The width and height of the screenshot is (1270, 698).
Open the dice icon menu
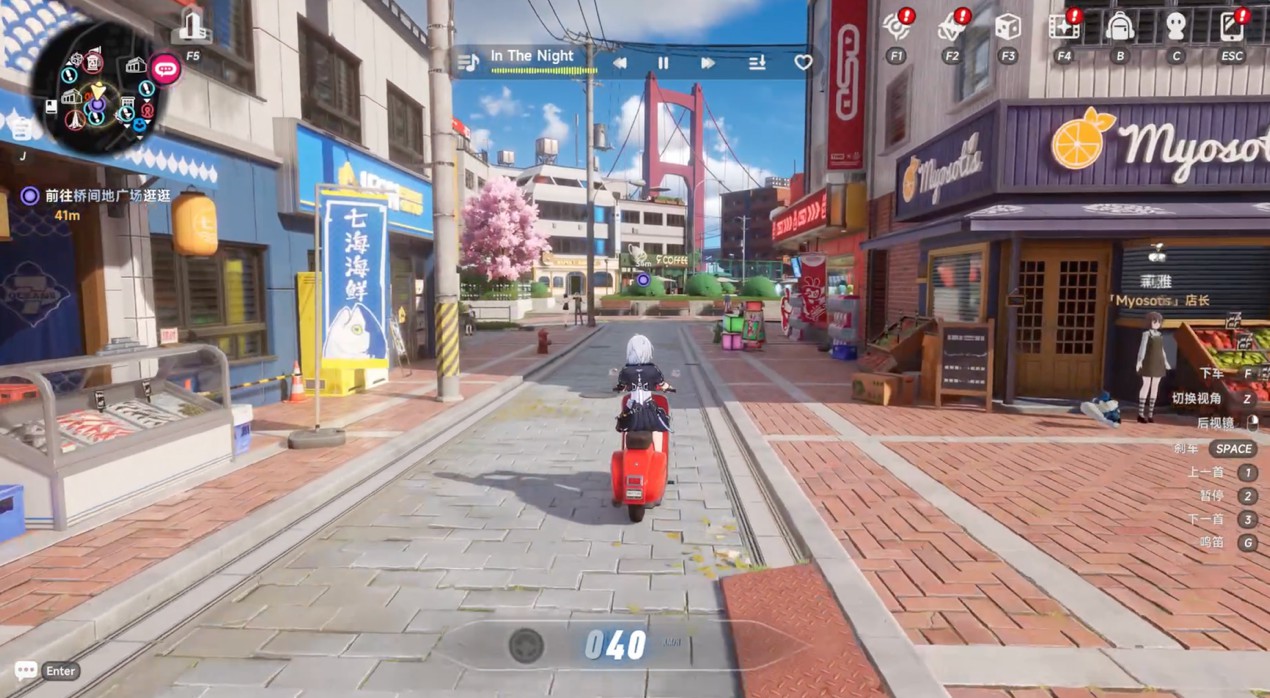pos(1007,27)
